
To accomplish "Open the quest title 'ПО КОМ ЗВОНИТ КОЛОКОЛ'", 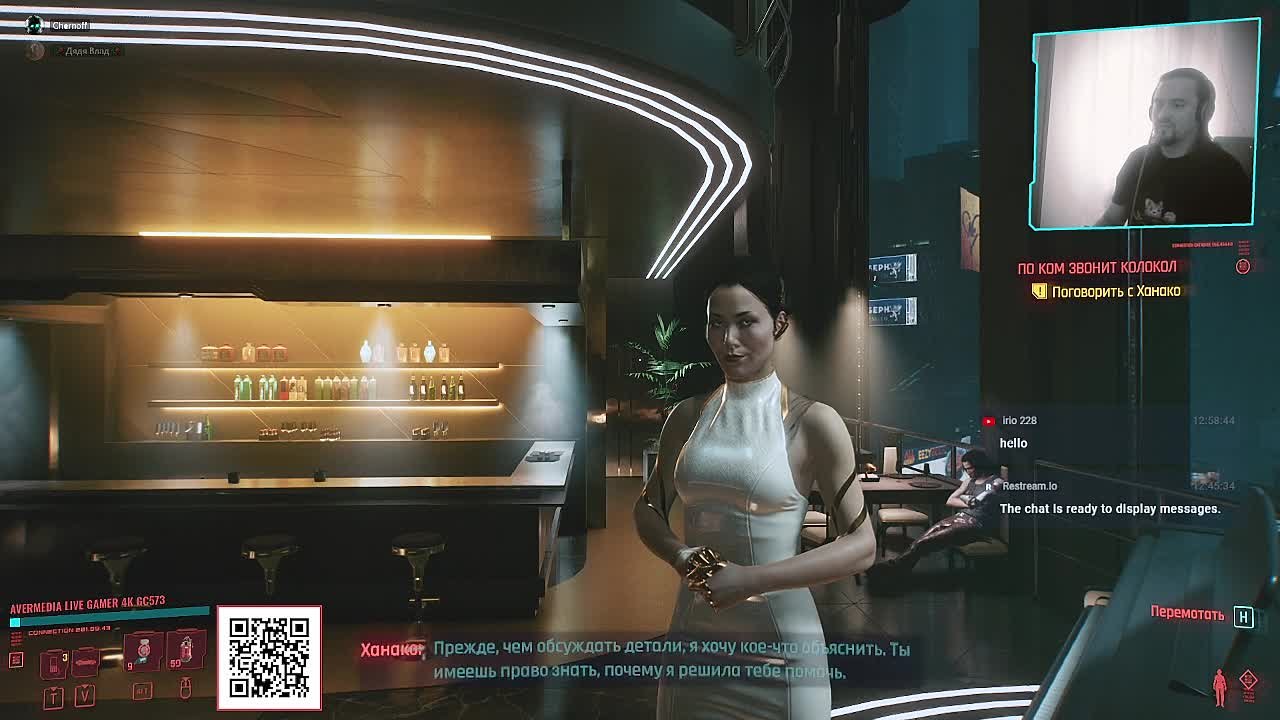I will (x=1097, y=266).
